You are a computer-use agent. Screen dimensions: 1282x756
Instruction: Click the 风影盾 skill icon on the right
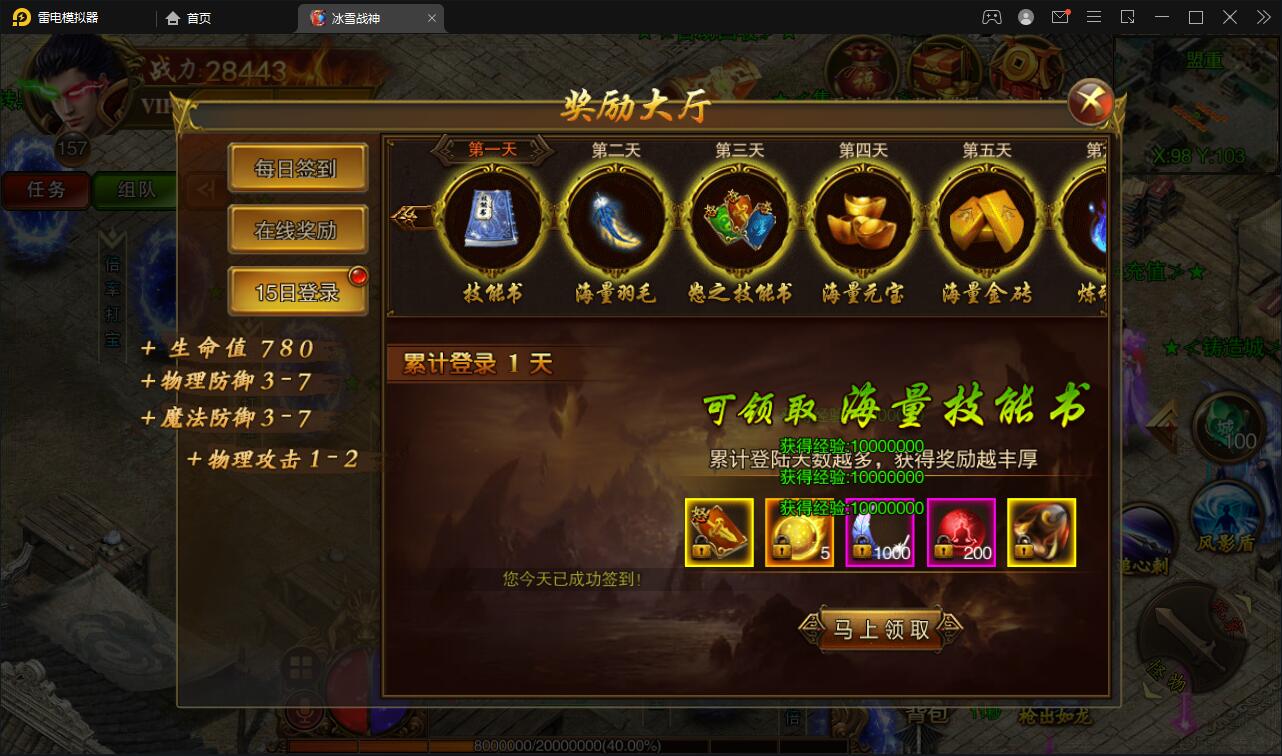[1224, 512]
